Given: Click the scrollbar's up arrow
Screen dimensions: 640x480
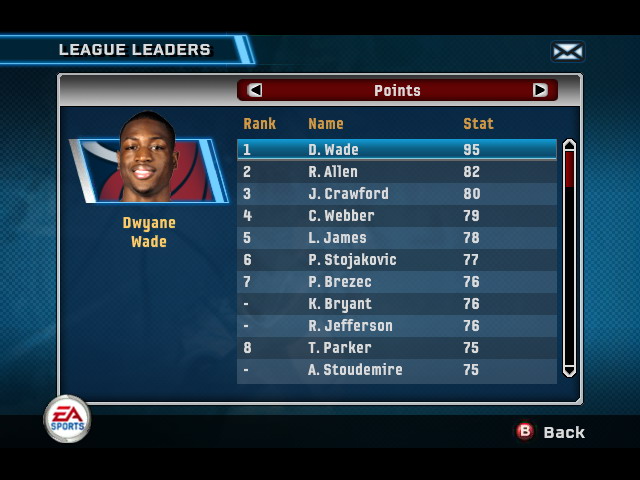Looking at the screenshot, I should [569, 145].
